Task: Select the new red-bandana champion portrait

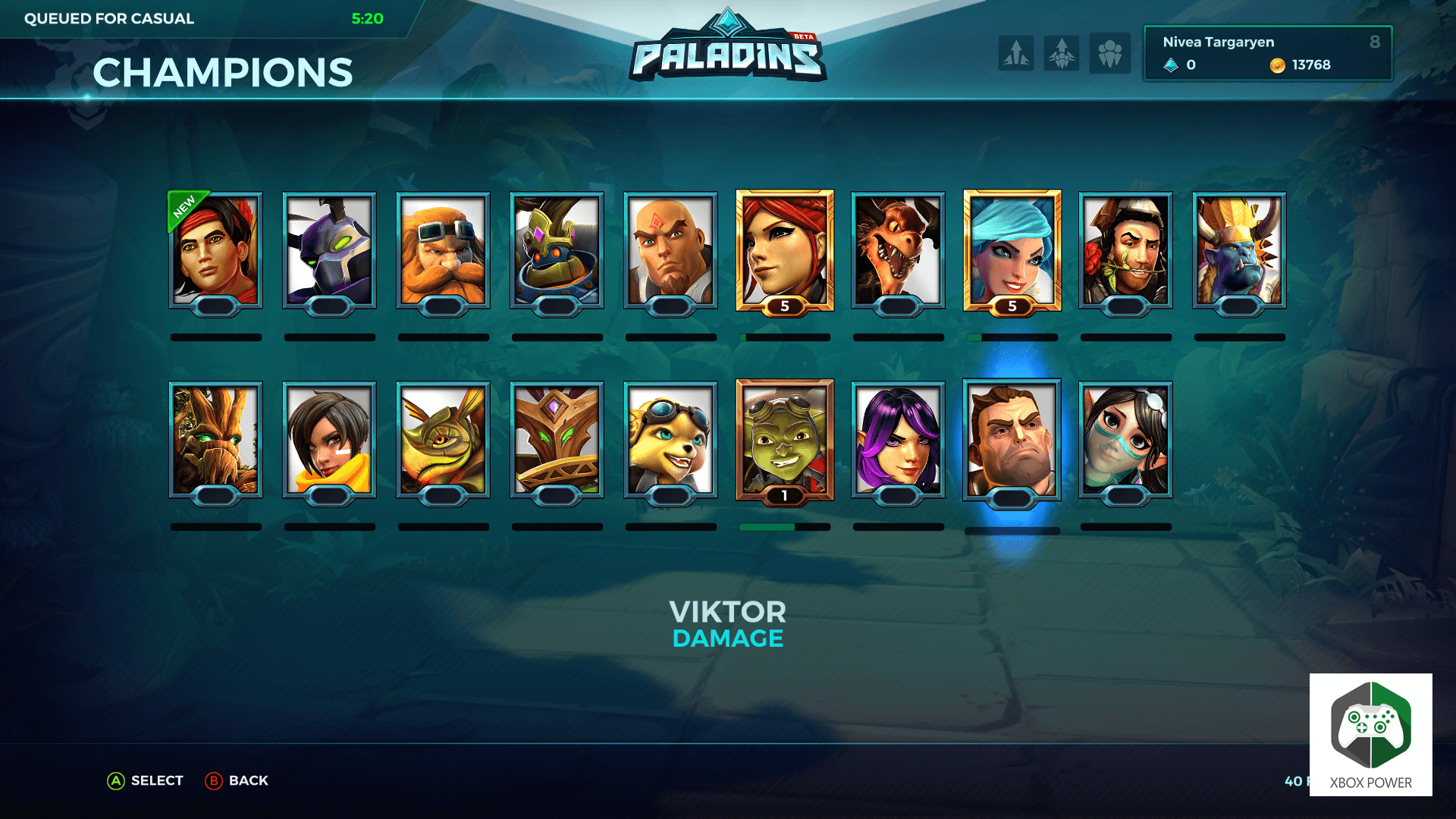Action: pos(215,250)
